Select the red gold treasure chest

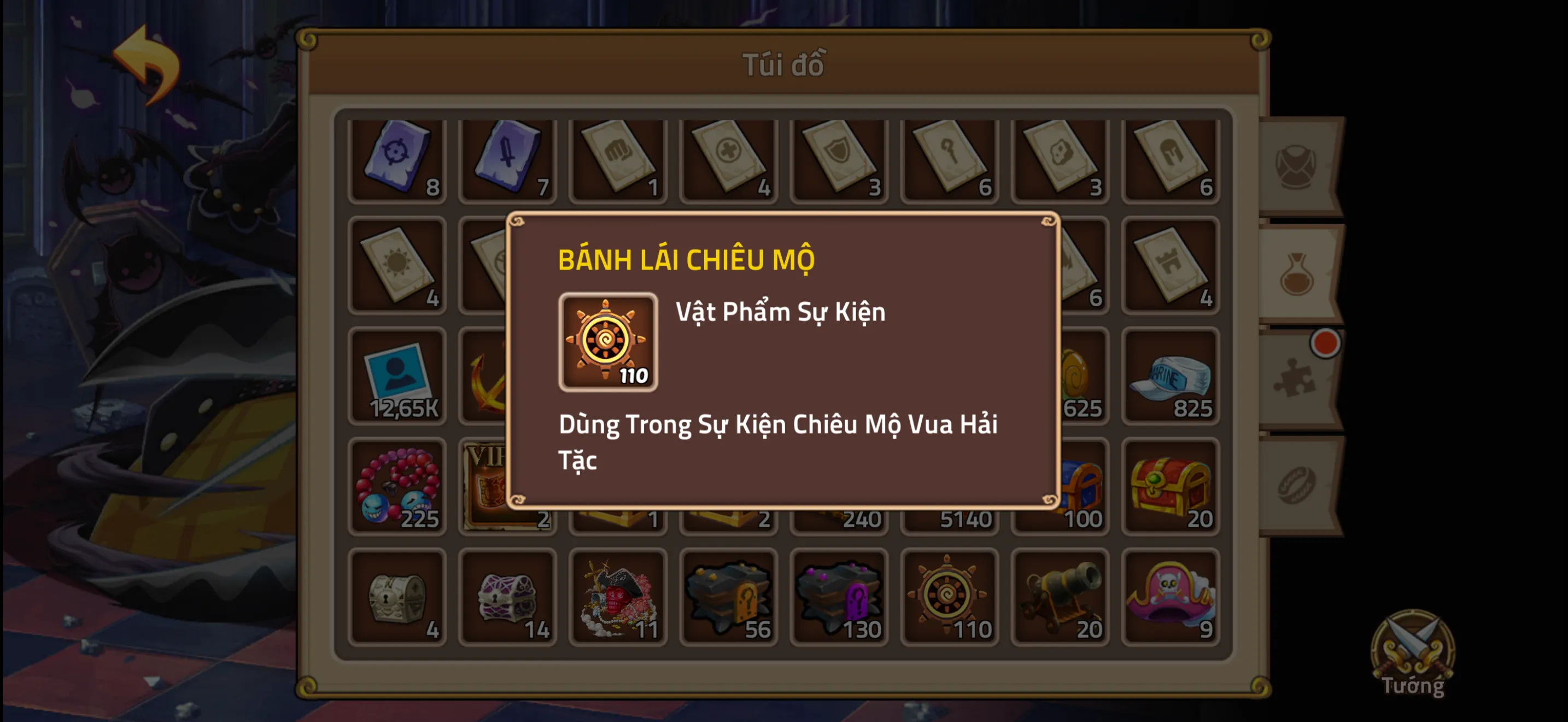1170,486
